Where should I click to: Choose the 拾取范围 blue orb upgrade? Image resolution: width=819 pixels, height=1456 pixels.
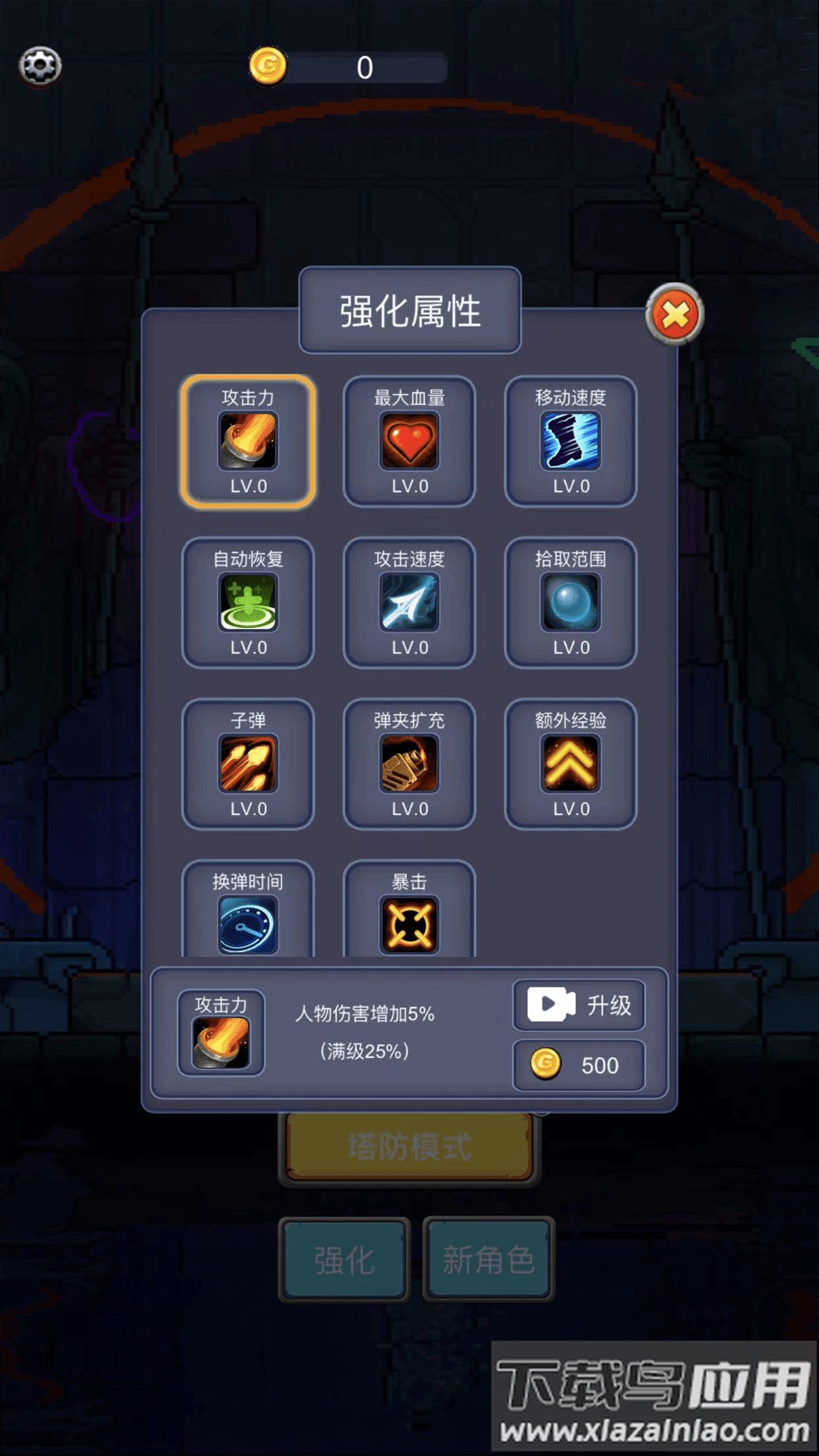click(x=570, y=603)
